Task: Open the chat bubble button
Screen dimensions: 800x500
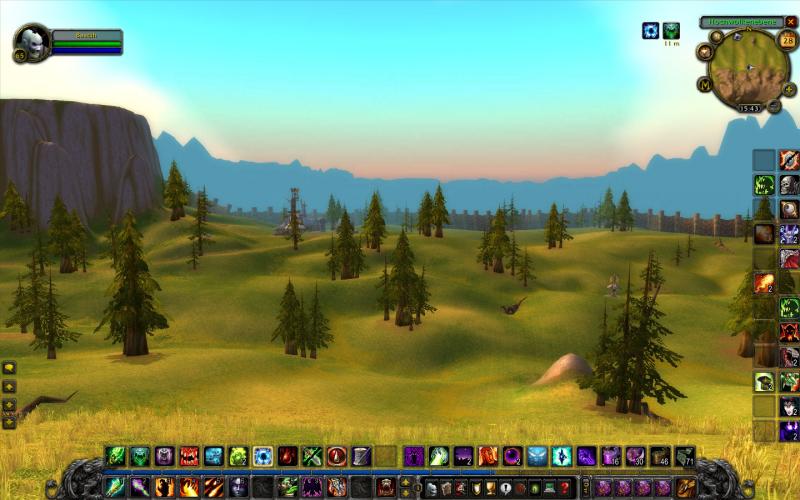Action: click(x=9, y=368)
